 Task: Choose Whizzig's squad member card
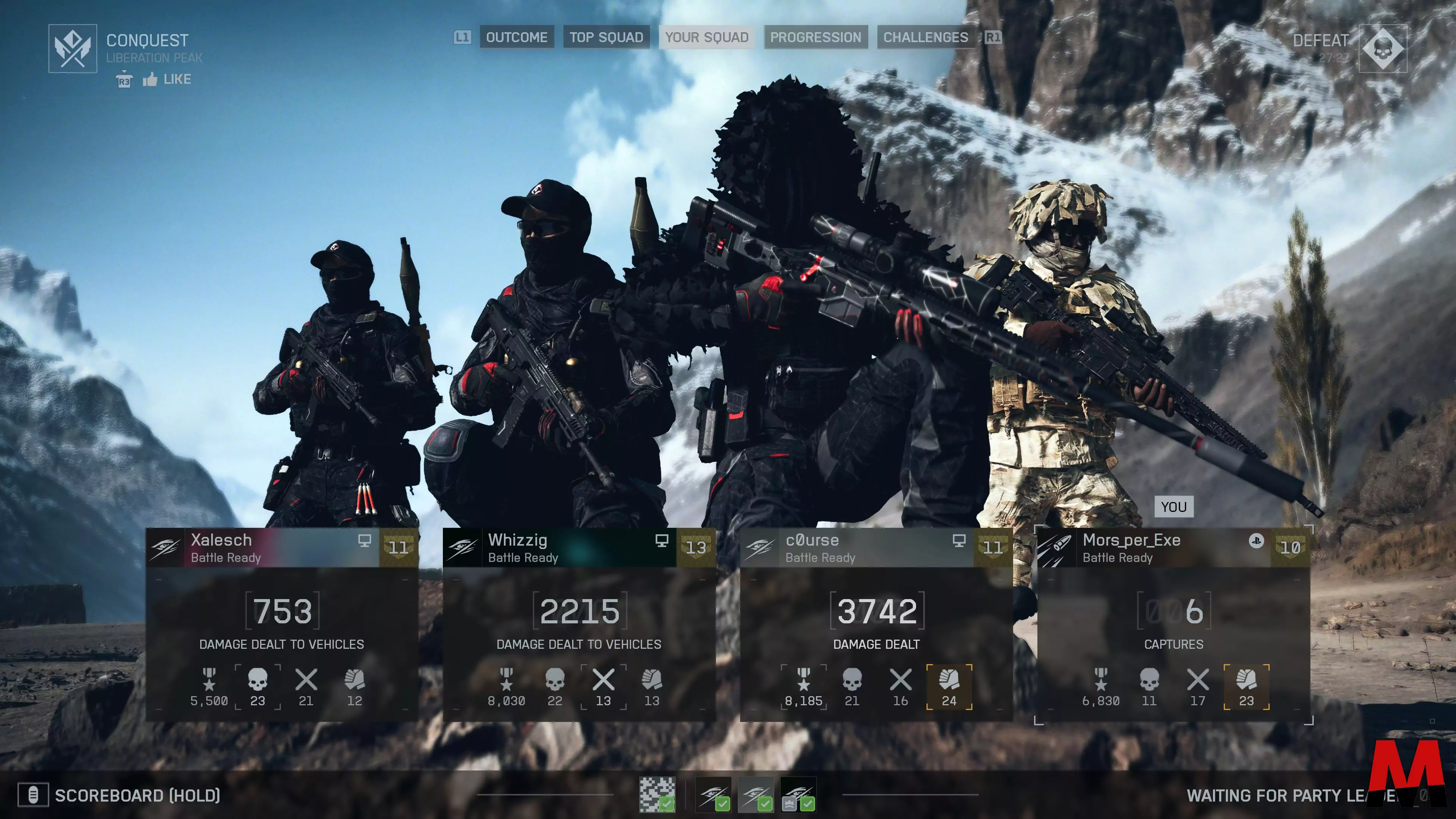(579, 624)
